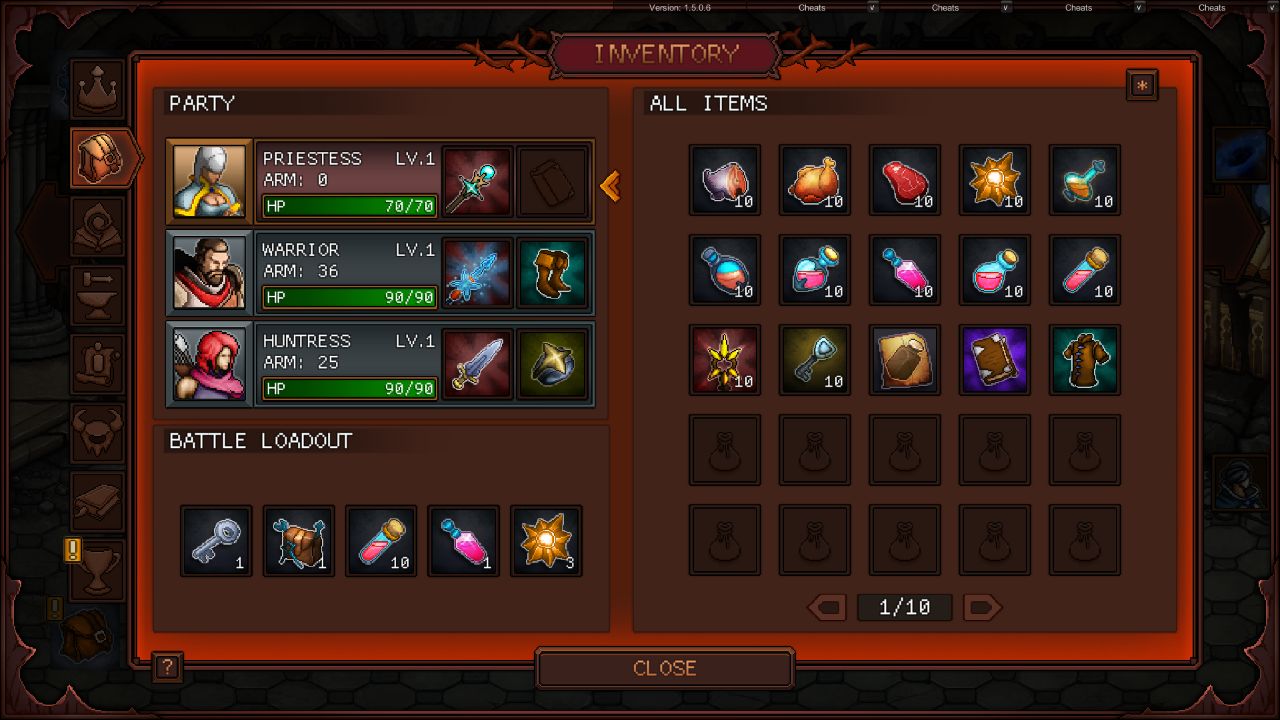Open the anvil crafting icon in sidebar
This screenshot has height=720, width=1280.
click(97, 295)
